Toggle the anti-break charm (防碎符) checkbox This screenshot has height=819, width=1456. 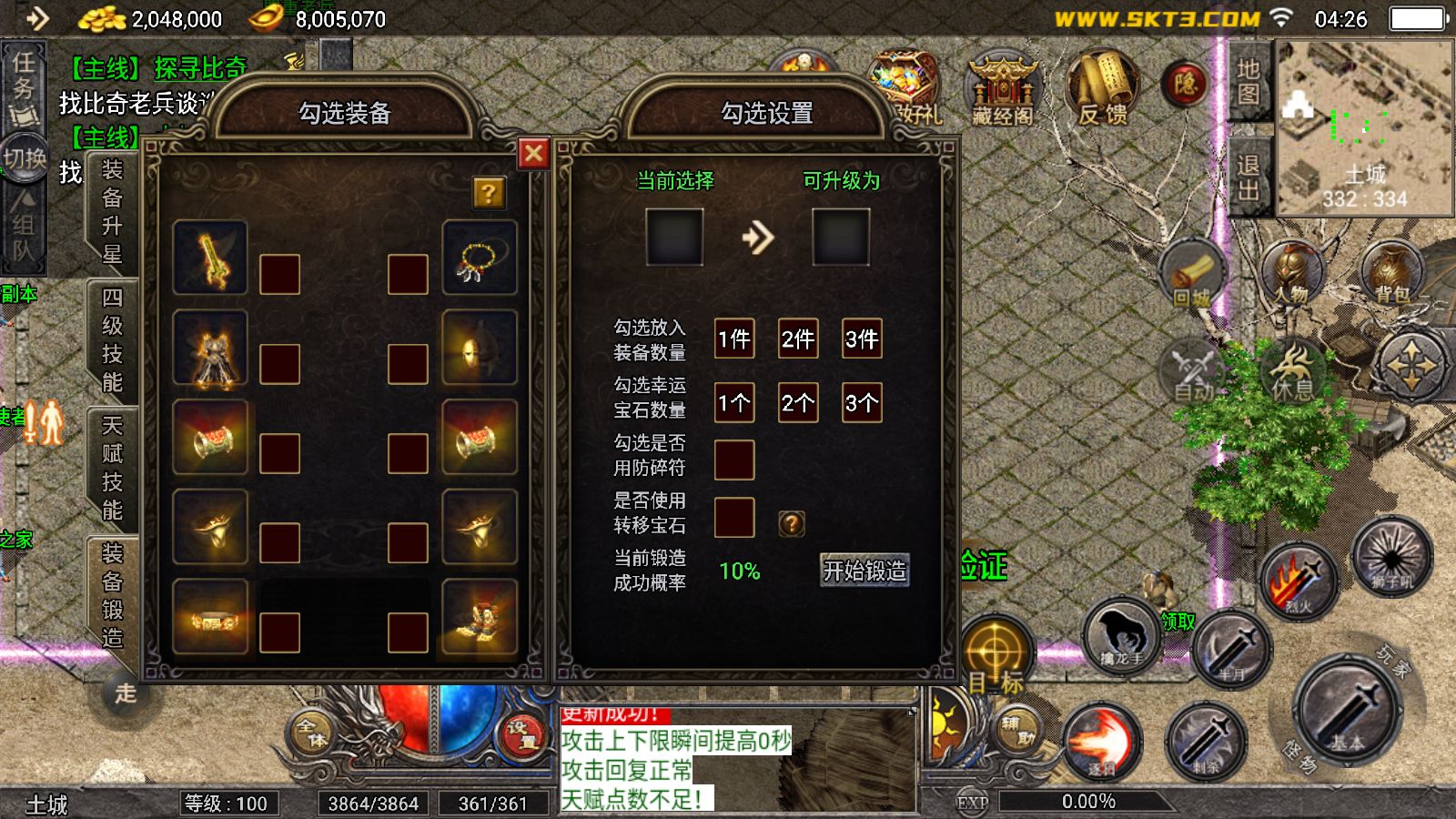point(734,460)
